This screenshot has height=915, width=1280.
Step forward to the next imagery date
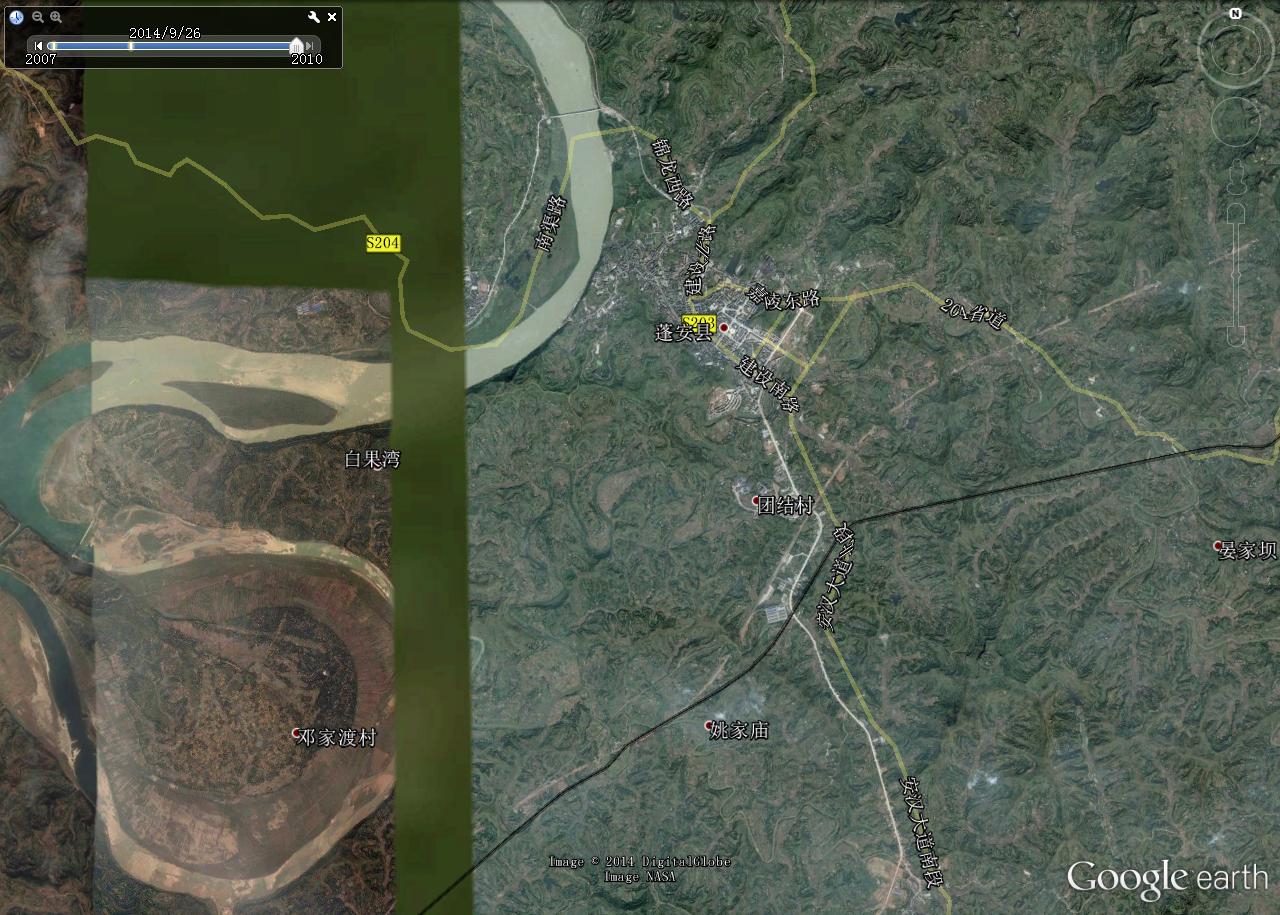312,45
